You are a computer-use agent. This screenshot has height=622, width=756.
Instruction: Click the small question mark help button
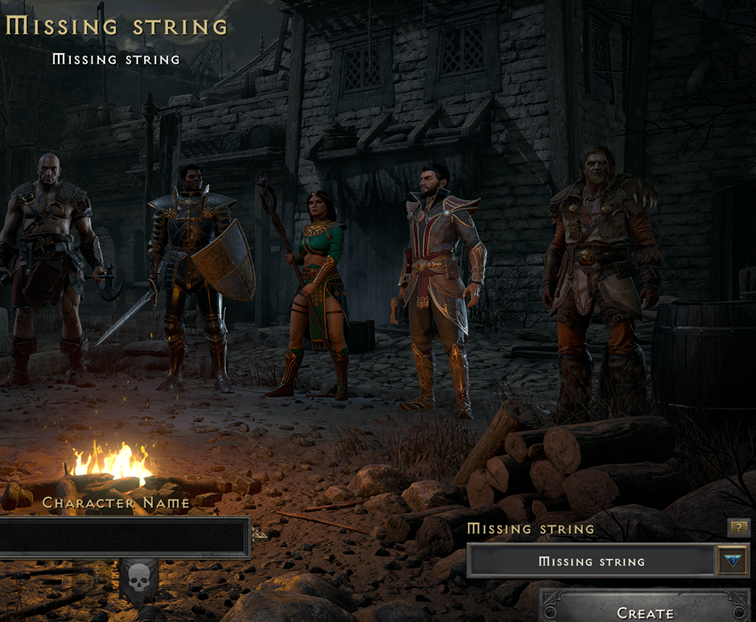737,527
